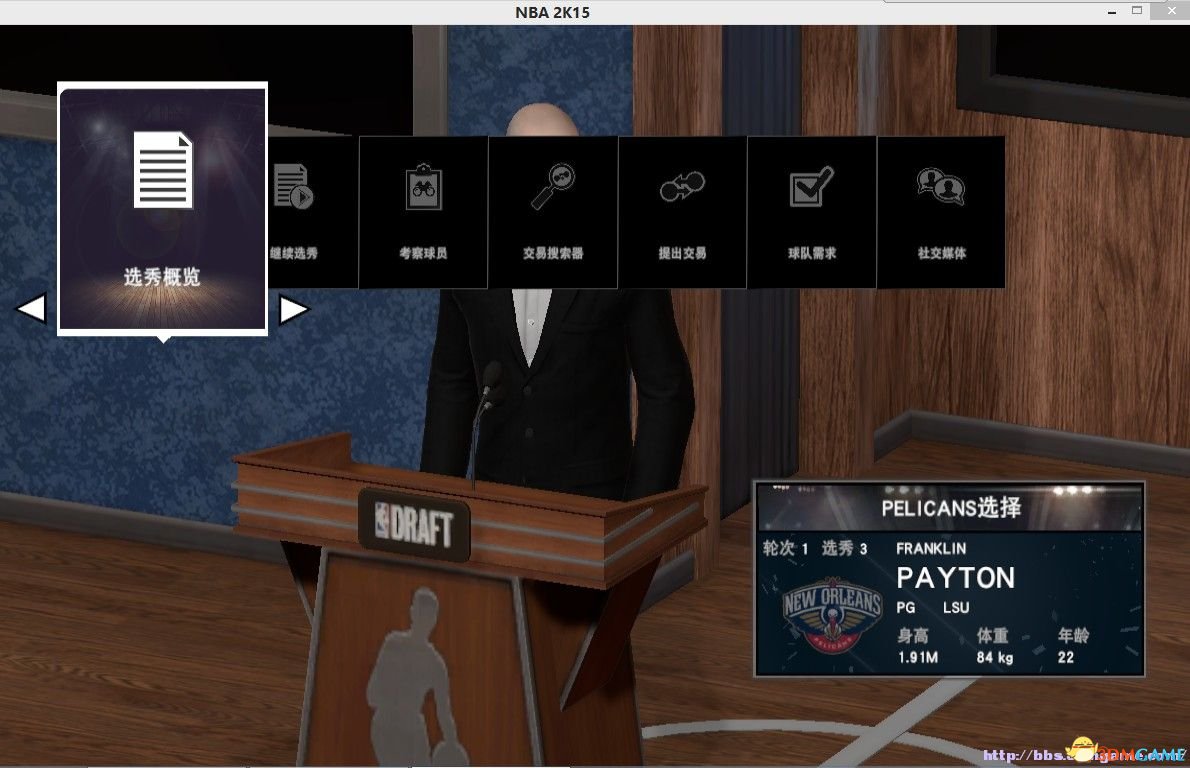Screen dimensions: 1190x768
Task: Select the 选秀概览 draft overview tile
Action: click(163, 208)
